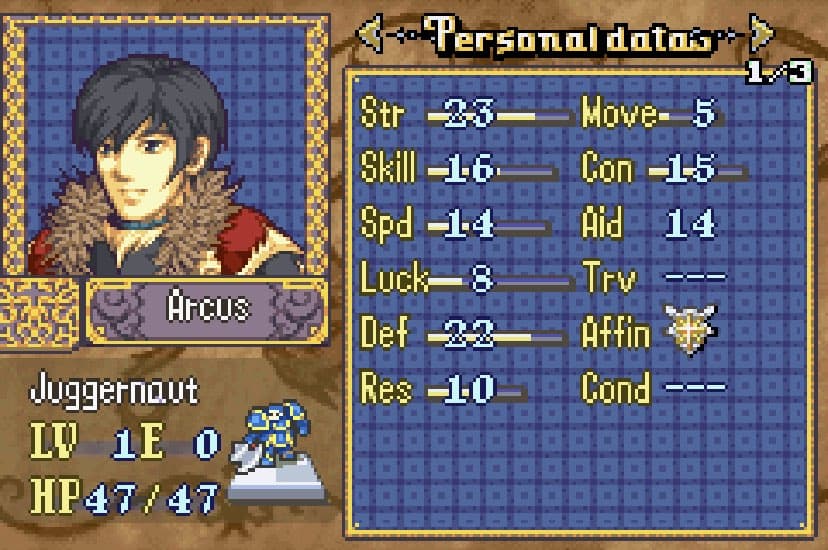Pick the Skill stat entry
Screen dimensions: 828x550
(388, 169)
